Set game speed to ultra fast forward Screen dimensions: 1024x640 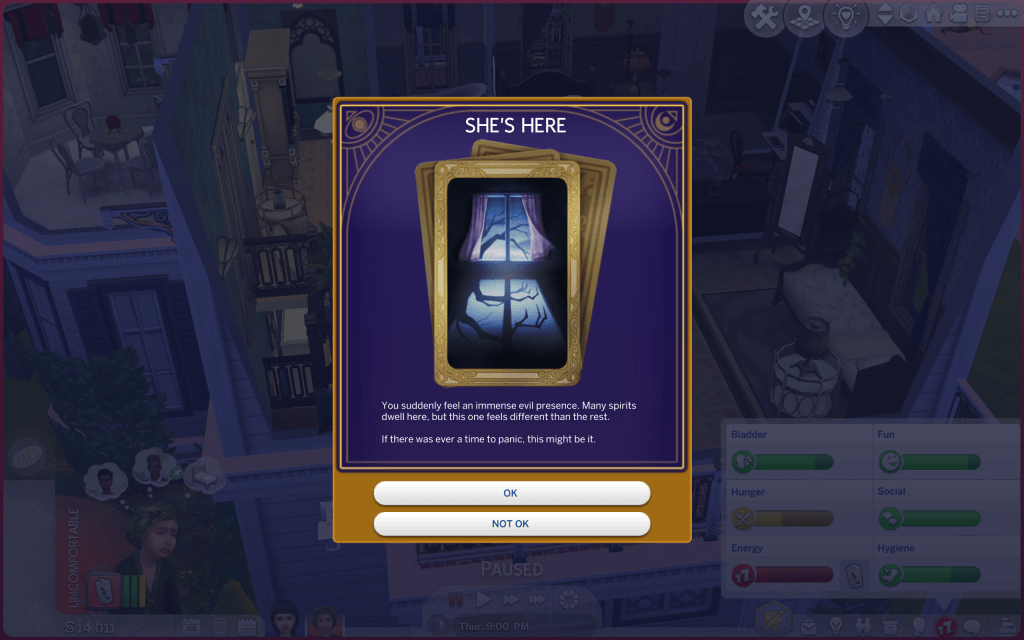coord(538,601)
